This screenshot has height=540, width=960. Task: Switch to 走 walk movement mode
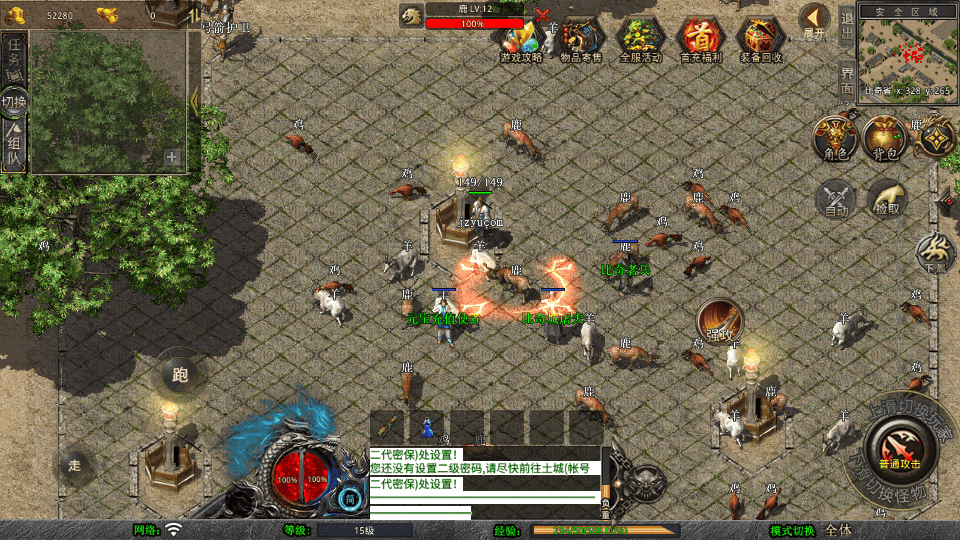tap(75, 465)
